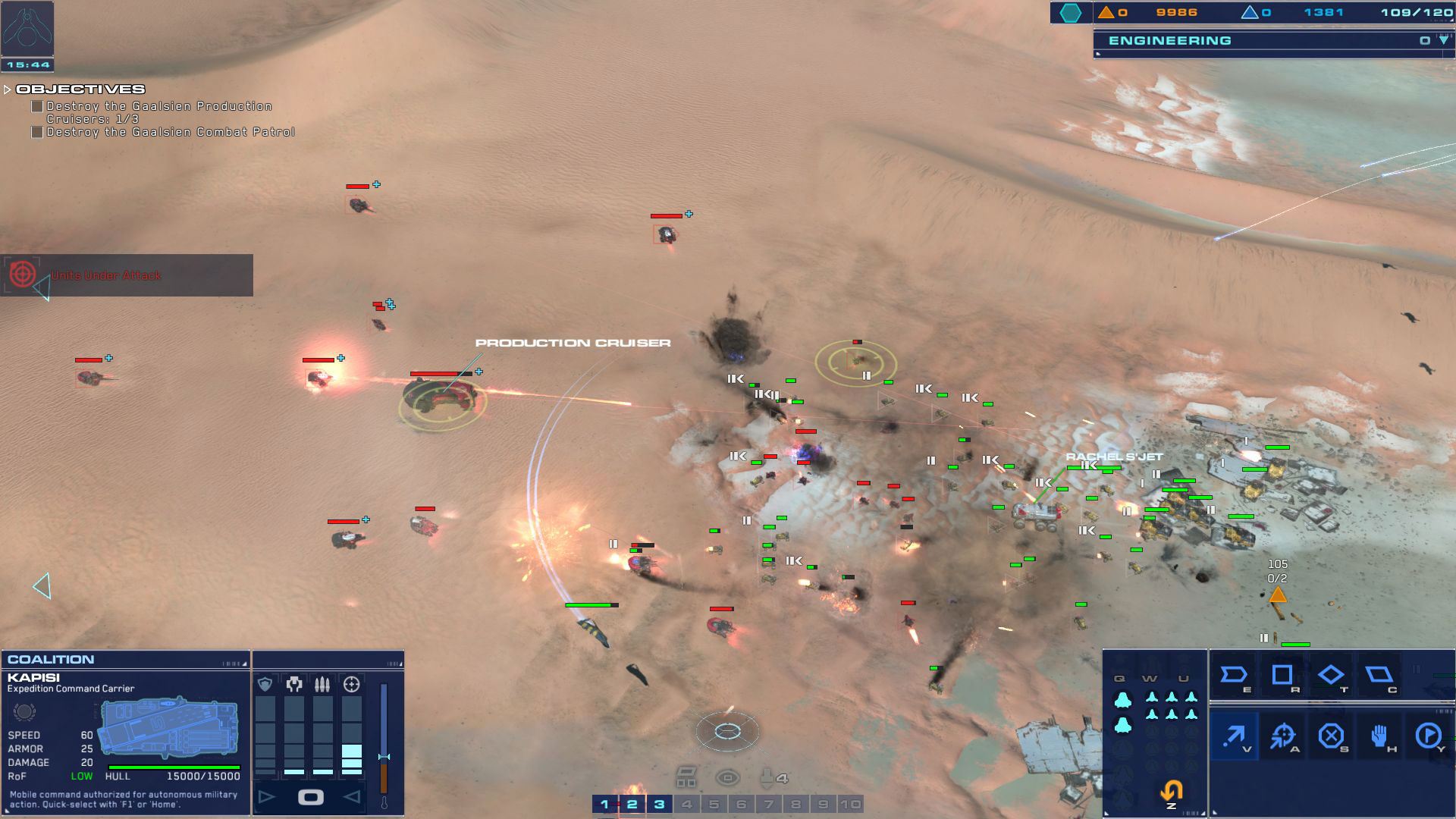The width and height of the screenshot is (1456, 819).
Task: Click the crosshair range power column icon
Action: click(352, 685)
